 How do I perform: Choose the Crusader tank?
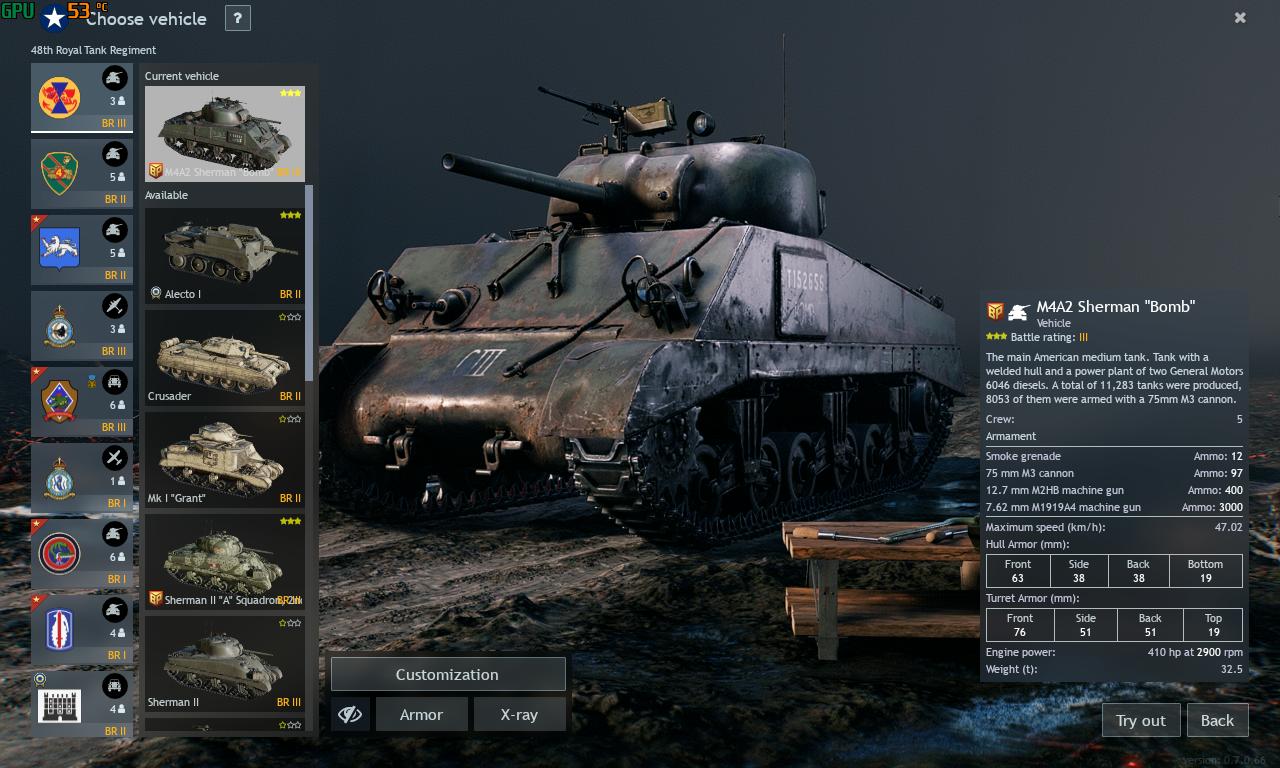(224, 357)
